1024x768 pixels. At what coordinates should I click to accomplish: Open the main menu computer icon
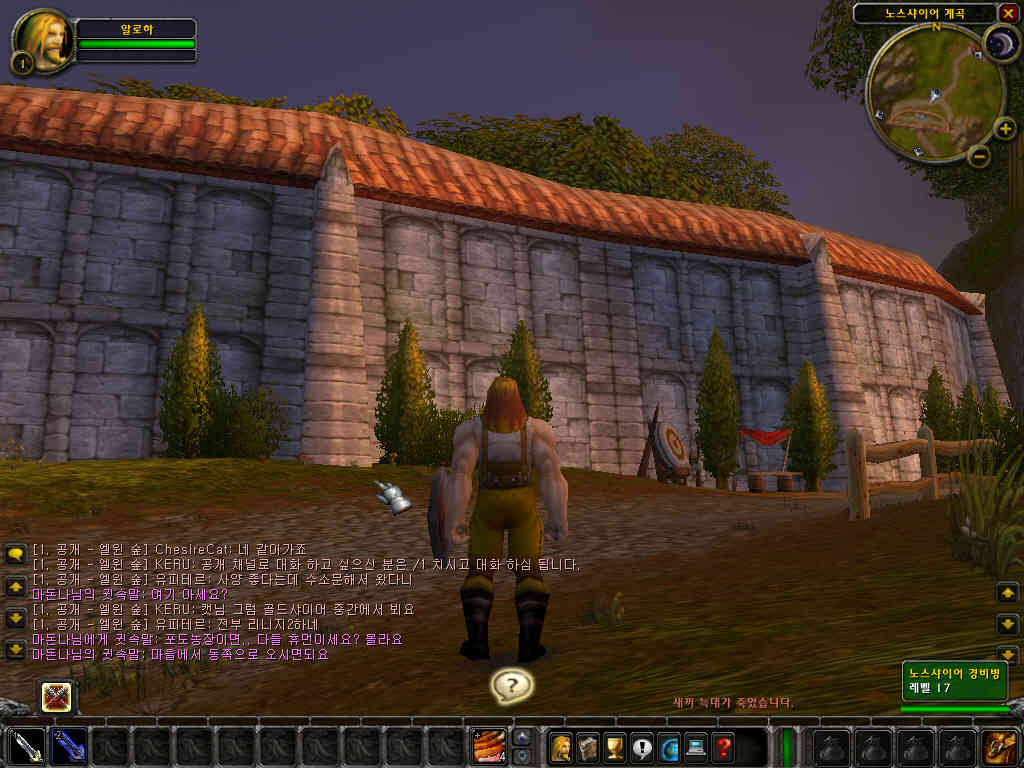pos(696,746)
